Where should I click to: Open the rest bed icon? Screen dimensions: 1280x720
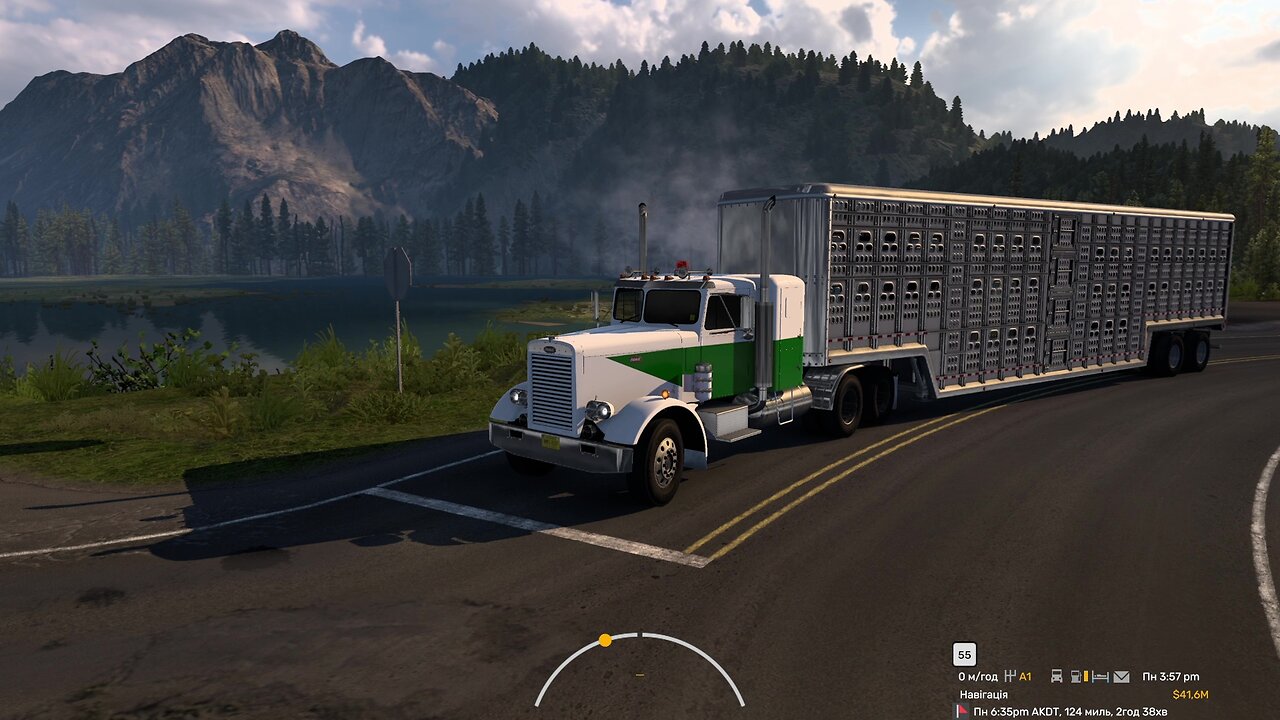[x=1100, y=677]
